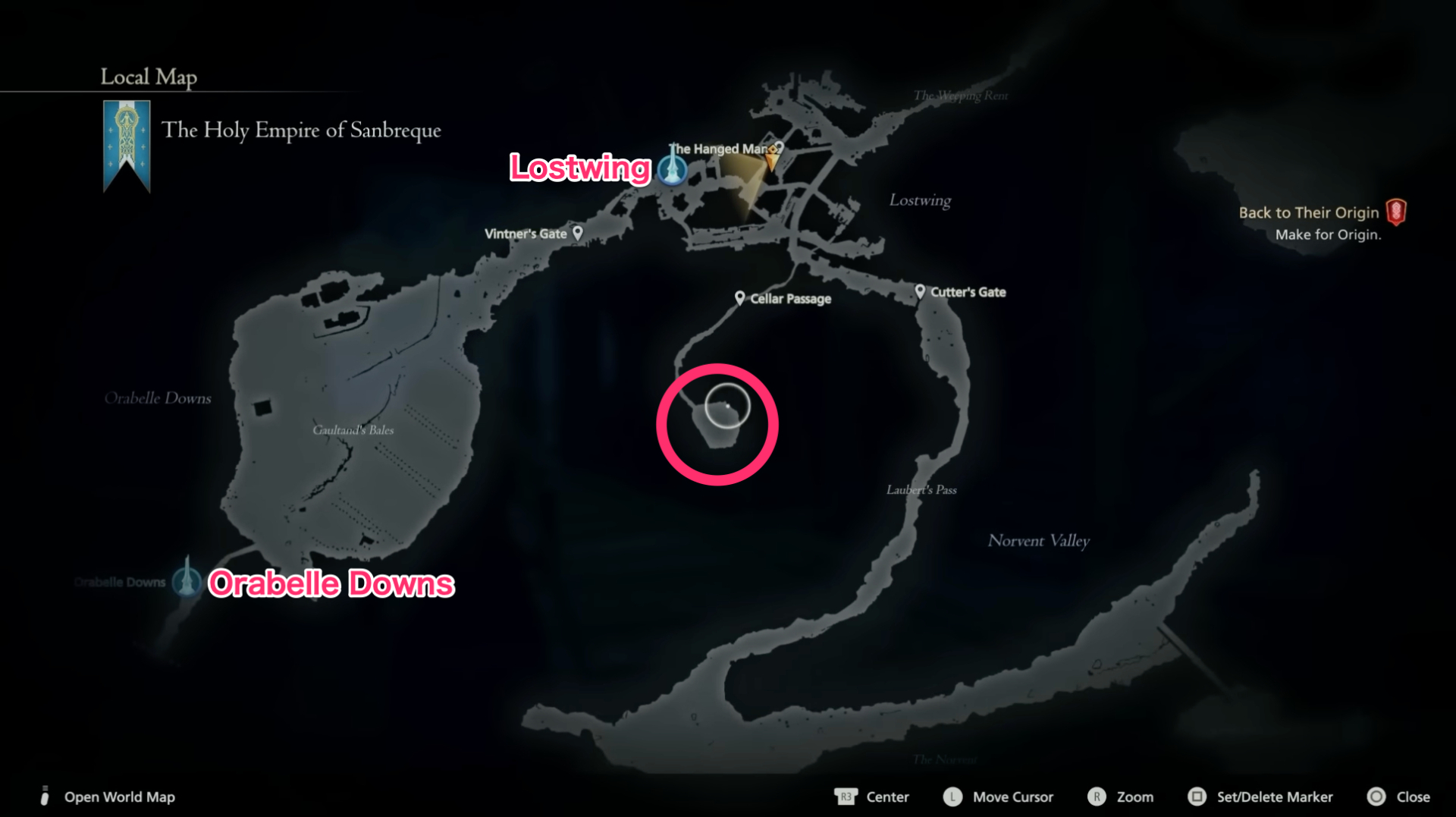Click The Hanged Man key marker icon
Screen dimensions: 1456x817
click(x=773, y=149)
